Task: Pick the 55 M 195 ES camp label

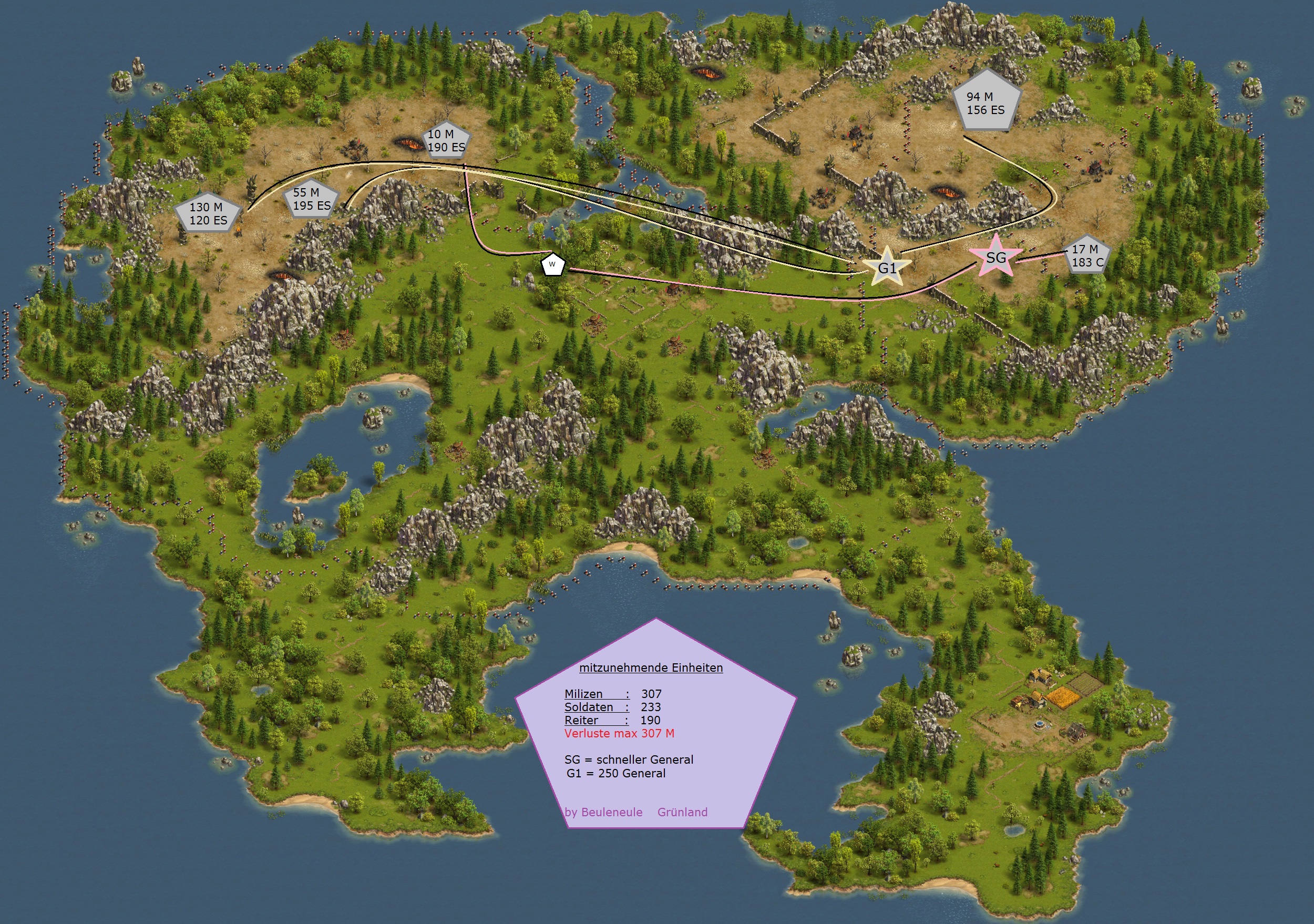Action: click(x=311, y=199)
